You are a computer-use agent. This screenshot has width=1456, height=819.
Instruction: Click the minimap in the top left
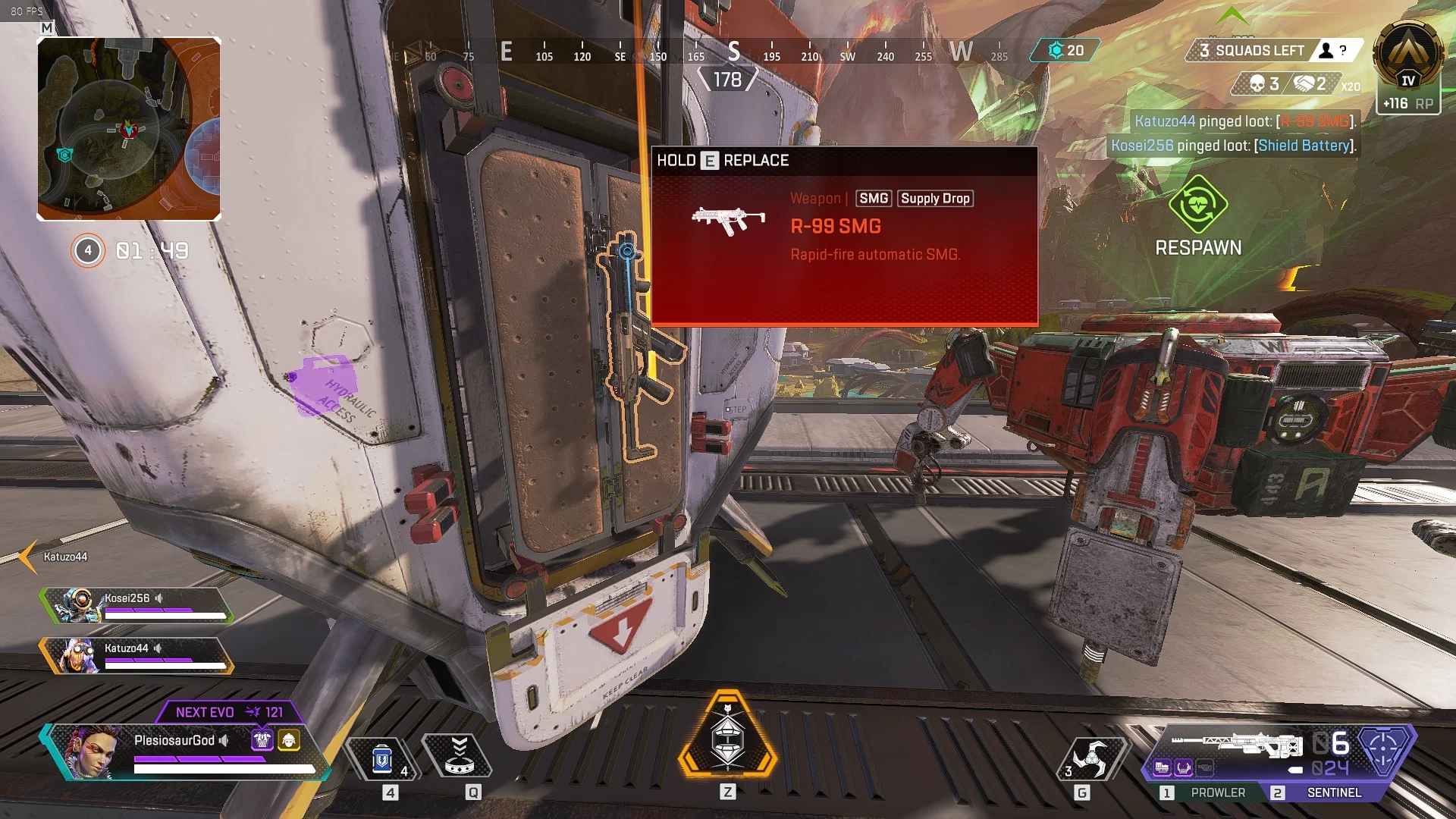129,127
